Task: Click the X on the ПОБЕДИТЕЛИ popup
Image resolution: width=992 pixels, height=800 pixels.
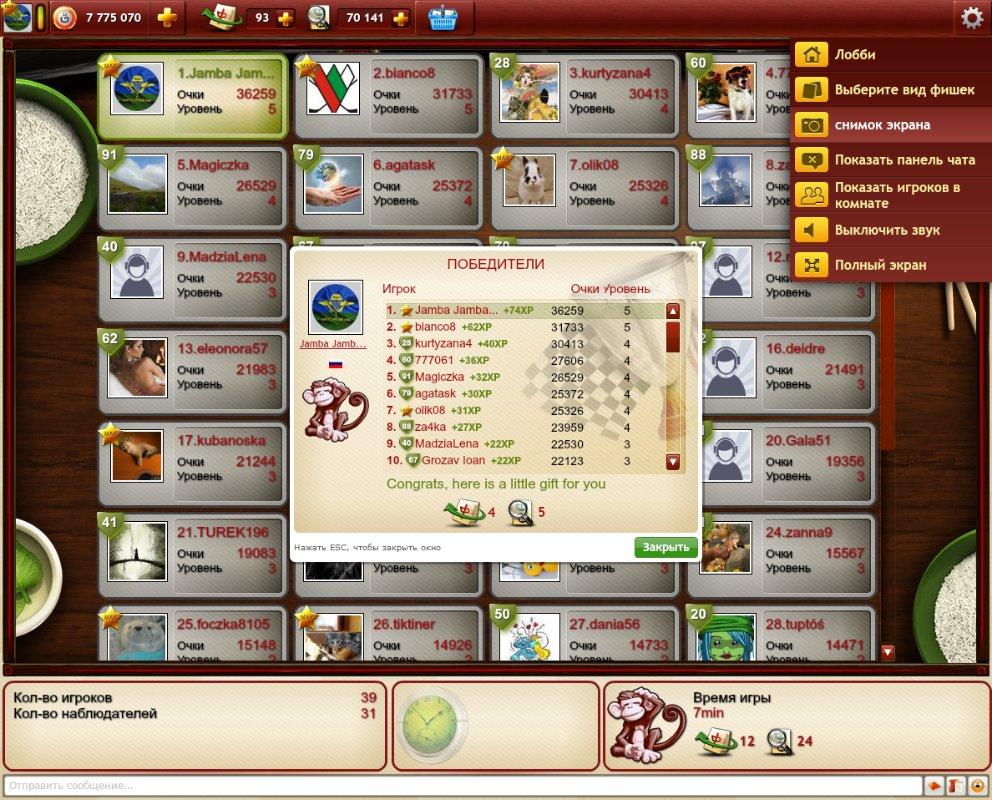Action: (688, 258)
